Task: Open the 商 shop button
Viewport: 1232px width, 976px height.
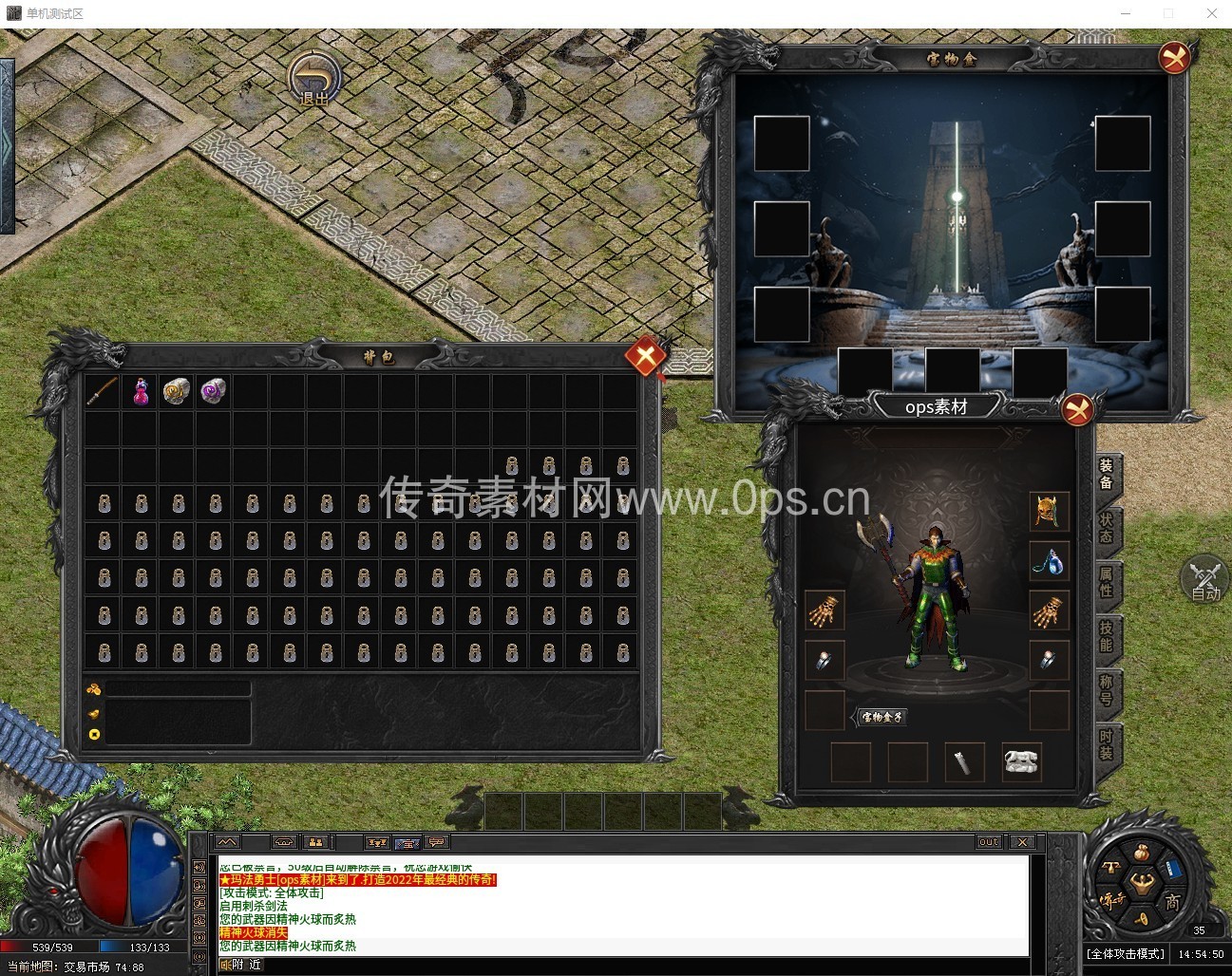Action: pyautogui.click(x=1172, y=902)
